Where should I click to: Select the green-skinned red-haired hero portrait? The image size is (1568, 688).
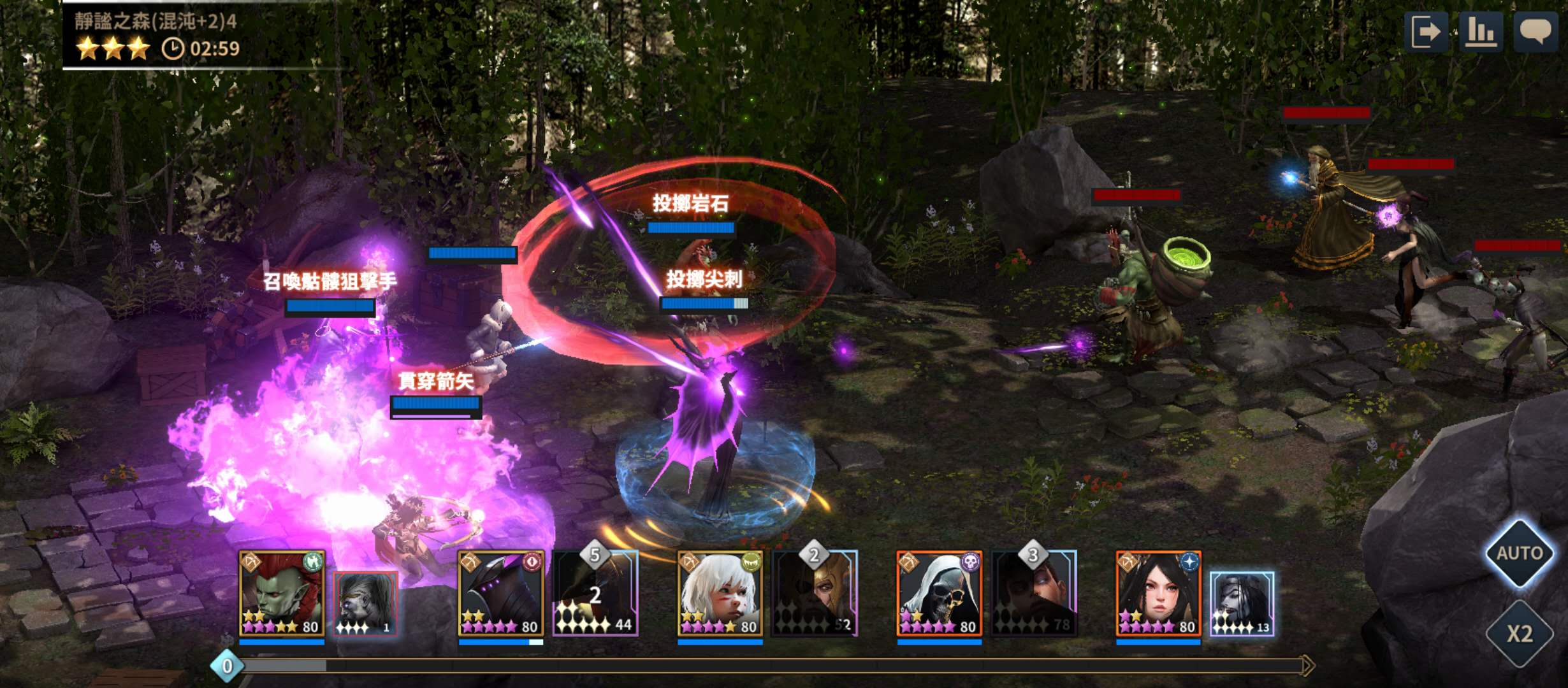[x=282, y=594]
